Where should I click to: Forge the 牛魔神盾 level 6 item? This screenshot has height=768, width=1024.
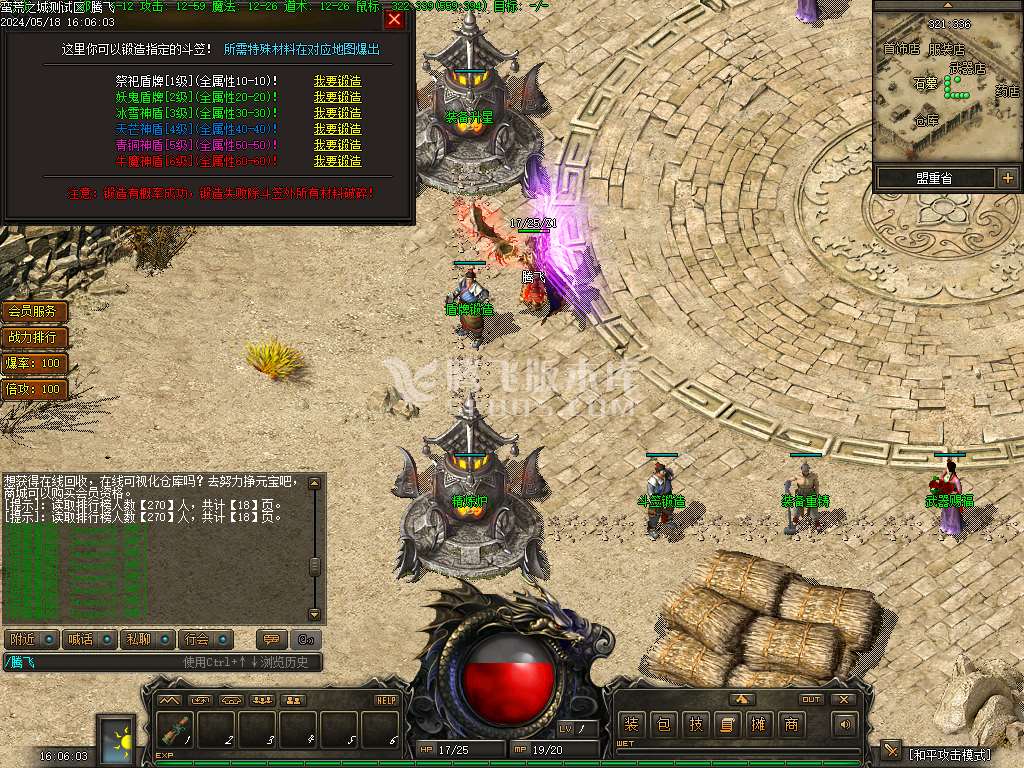coord(337,161)
